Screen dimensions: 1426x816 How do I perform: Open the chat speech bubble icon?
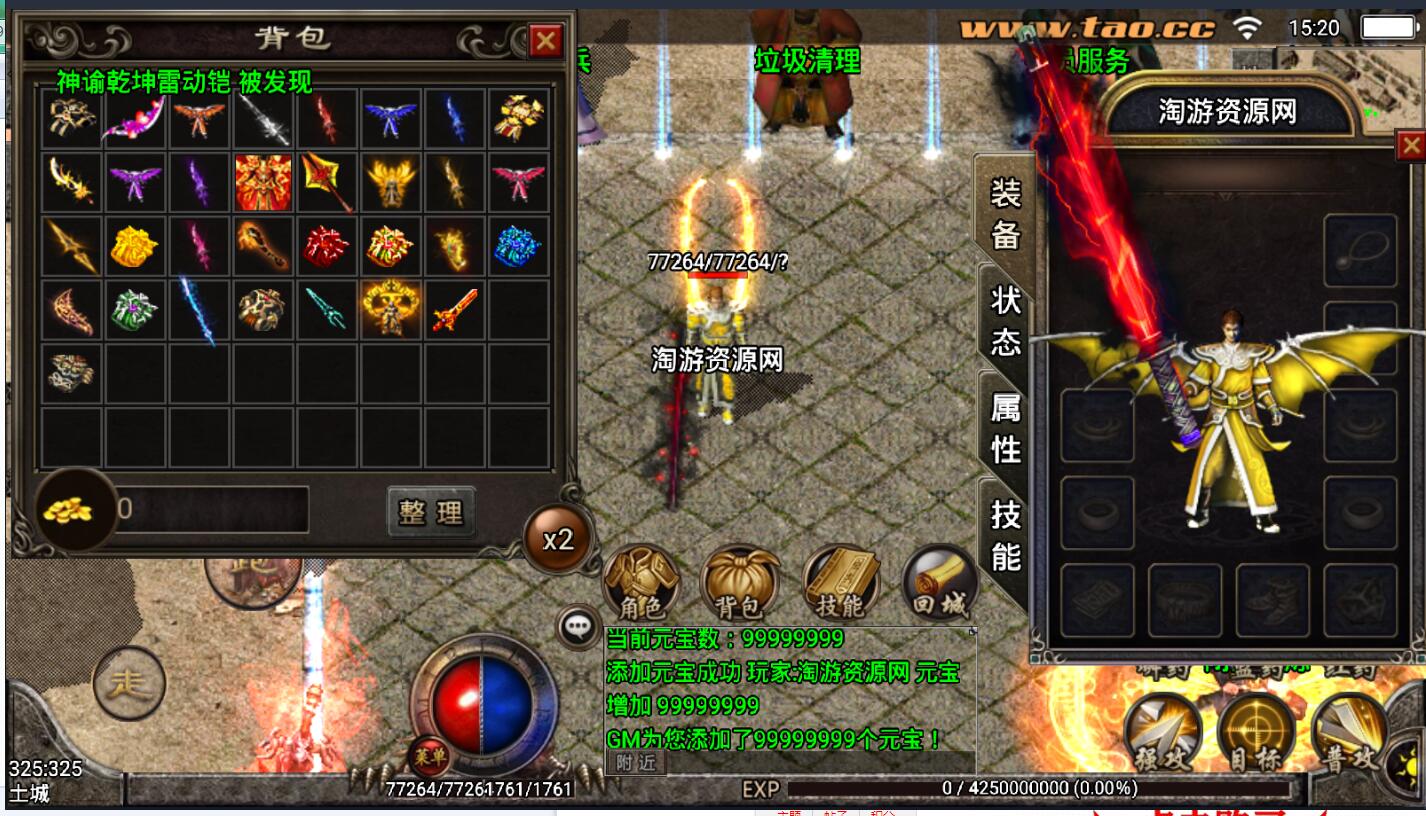coord(577,627)
